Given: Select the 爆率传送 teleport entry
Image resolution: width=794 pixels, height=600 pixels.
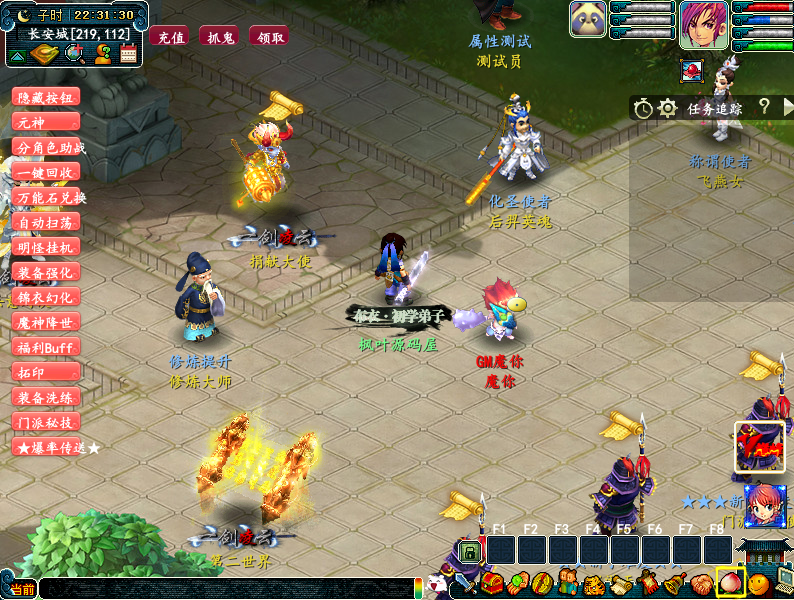Looking at the screenshot, I should pos(55,447).
